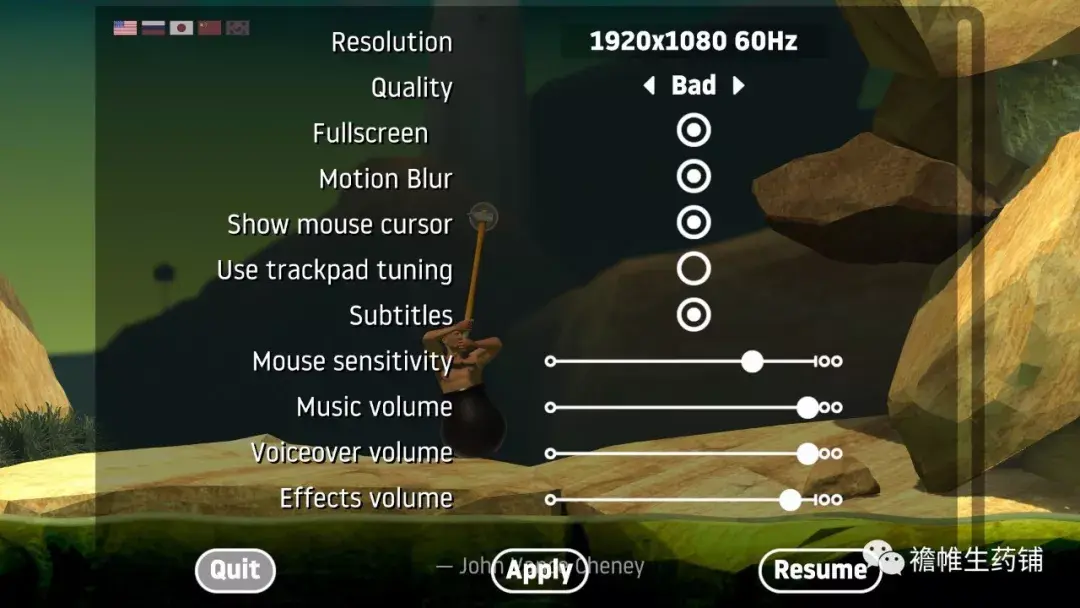This screenshot has height=608, width=1080.
Task: Switch language using the Russian flag
Action: pos(153,28)
